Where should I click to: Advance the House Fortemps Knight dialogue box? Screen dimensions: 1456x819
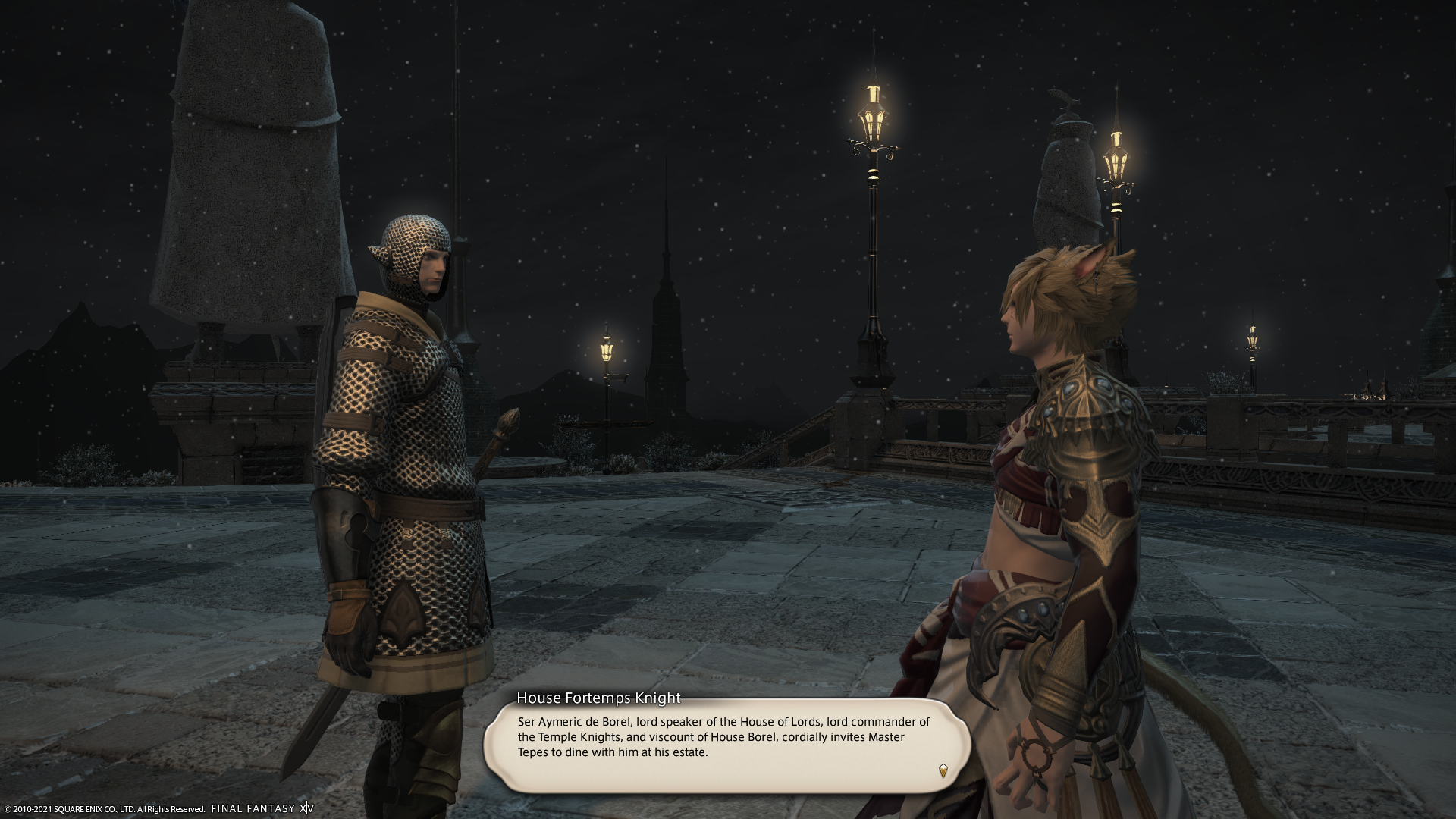[x=726, y=745]
